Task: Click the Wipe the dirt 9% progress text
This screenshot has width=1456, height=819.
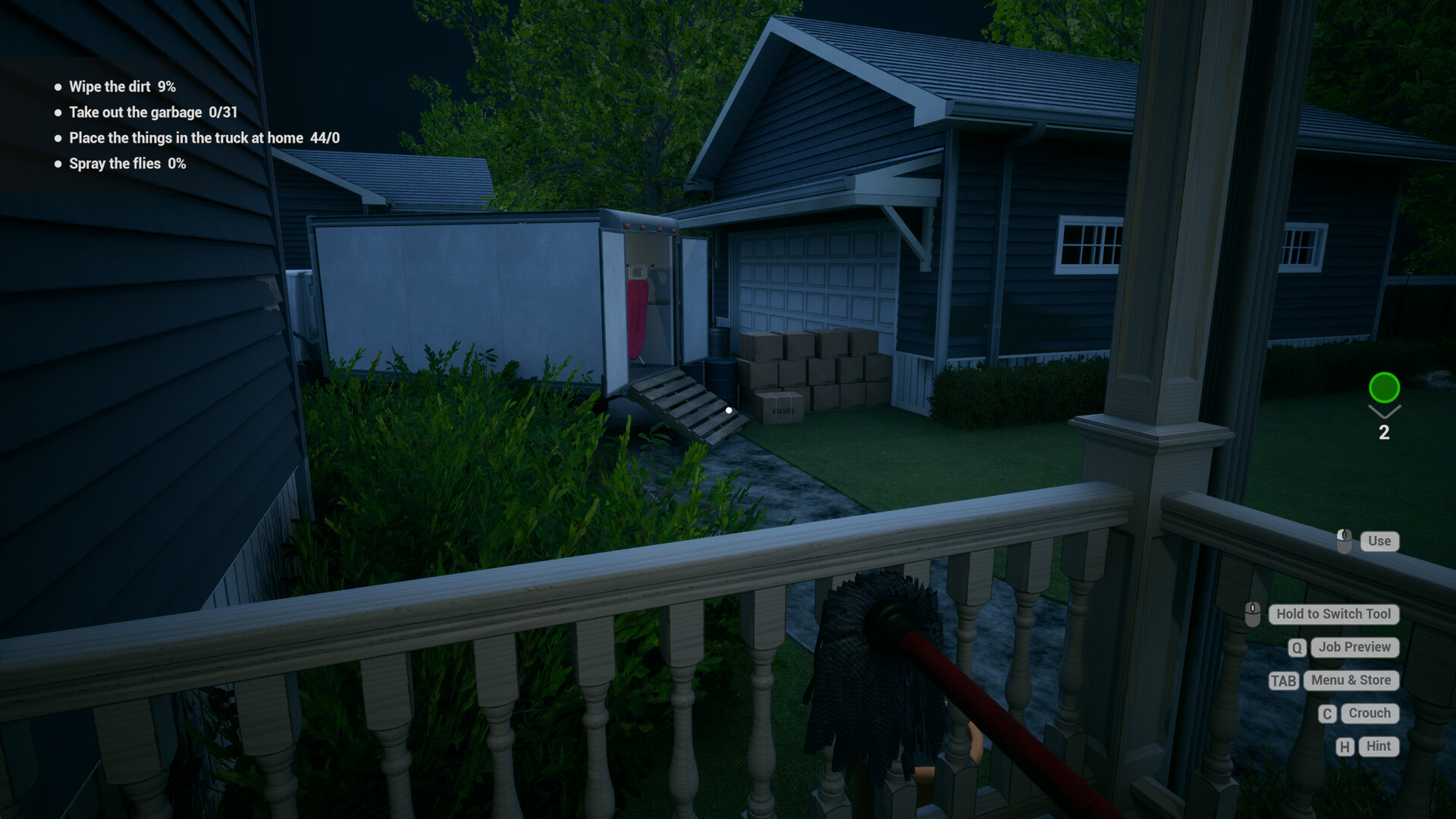Action: tap(122, 86)
